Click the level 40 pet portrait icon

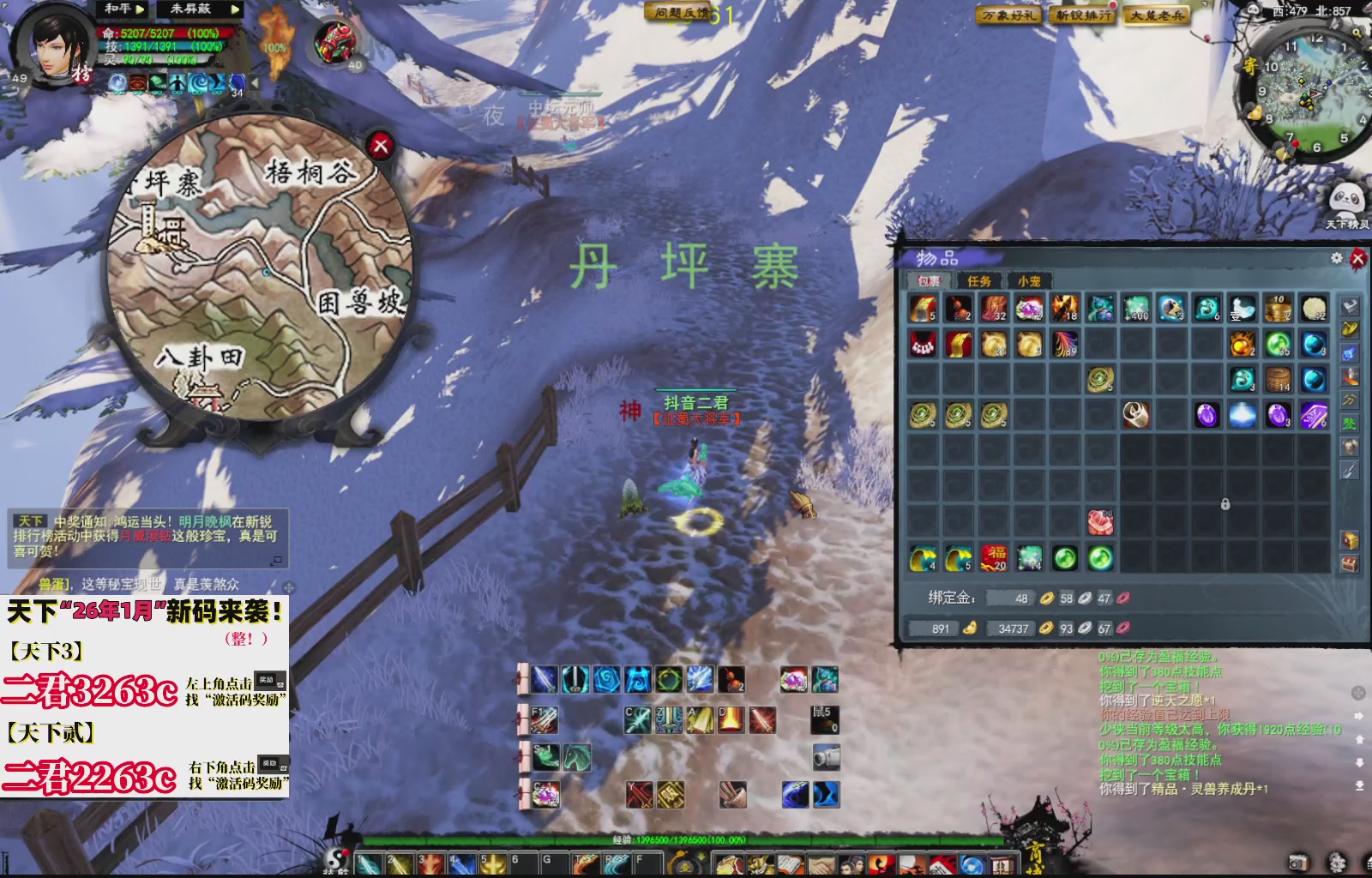pos(336,40)
